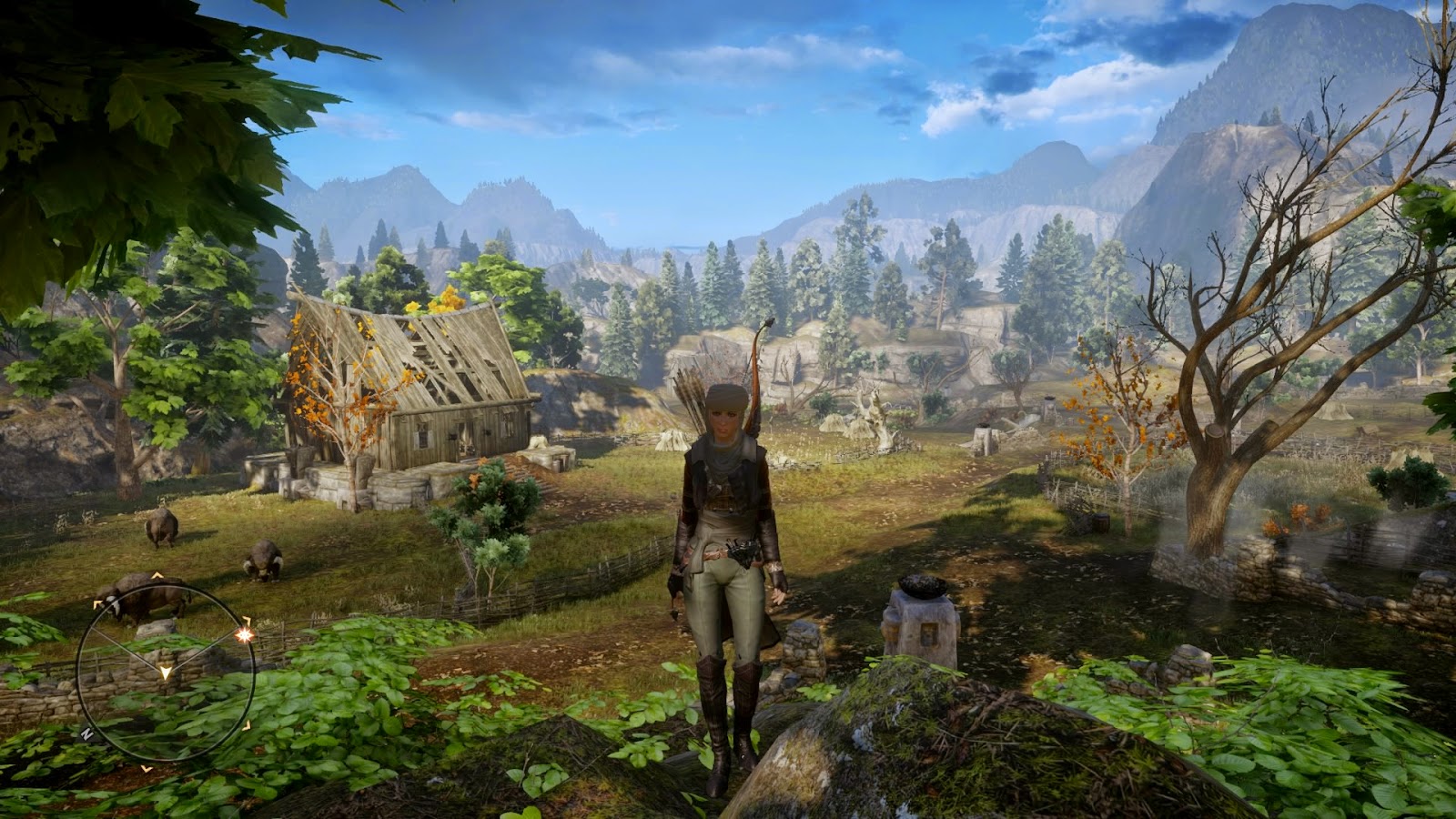
Task: Open the circular radar minimap
Action: pos(165,672)
